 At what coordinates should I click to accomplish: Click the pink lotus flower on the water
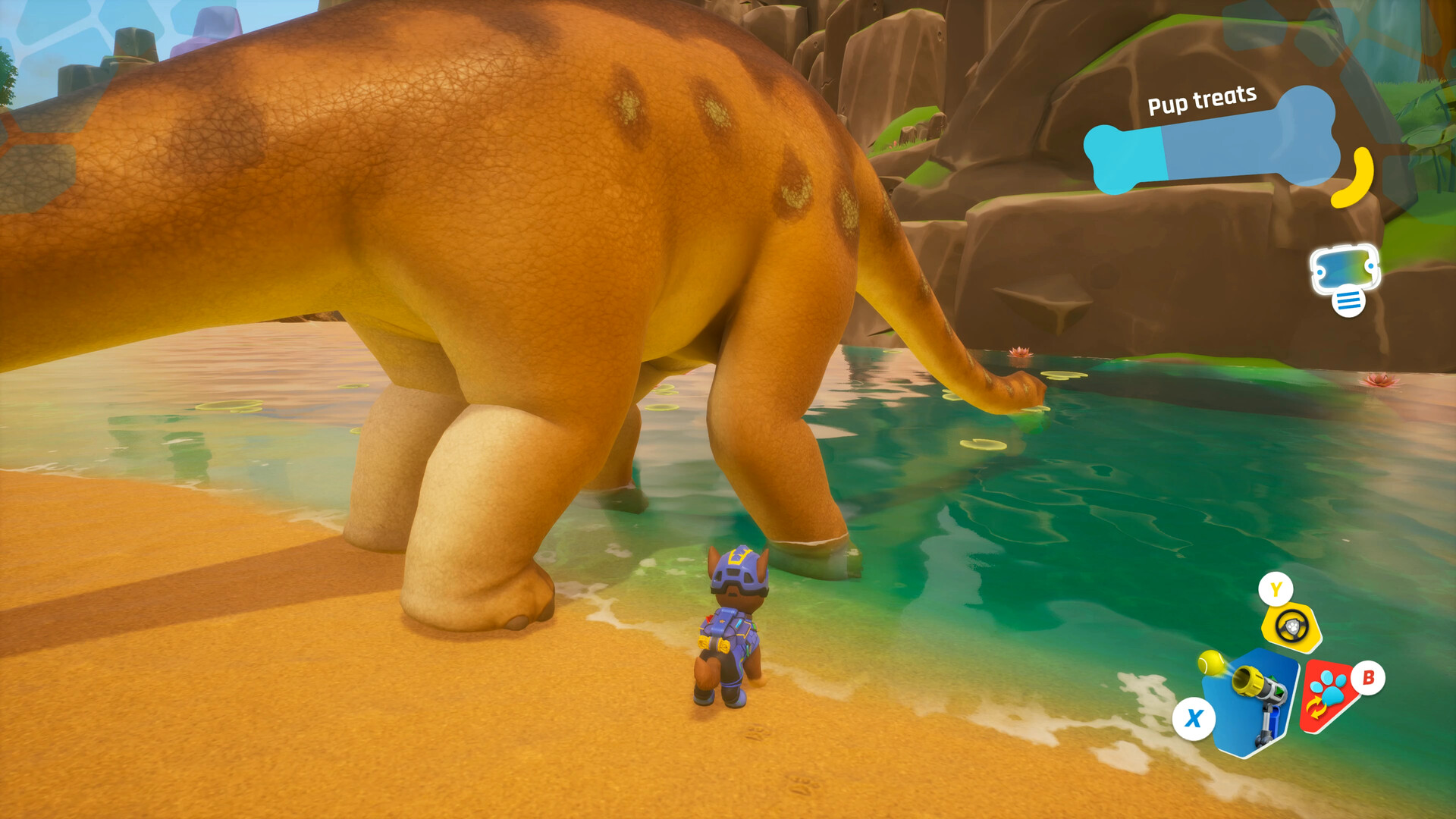(x=1020, y=351)
